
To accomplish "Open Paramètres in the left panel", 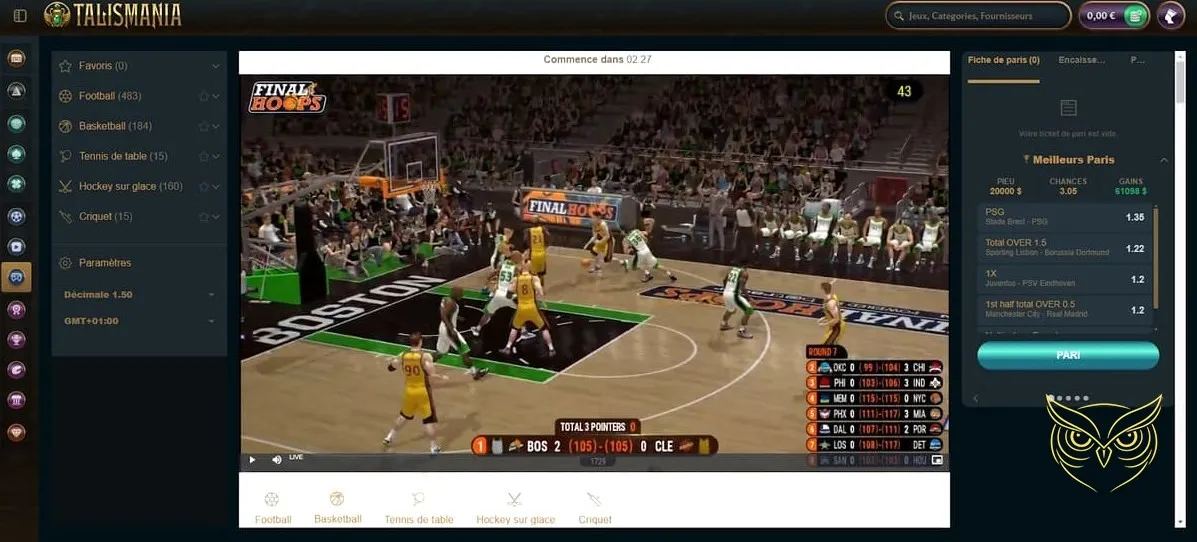I will tap(104, 263).
